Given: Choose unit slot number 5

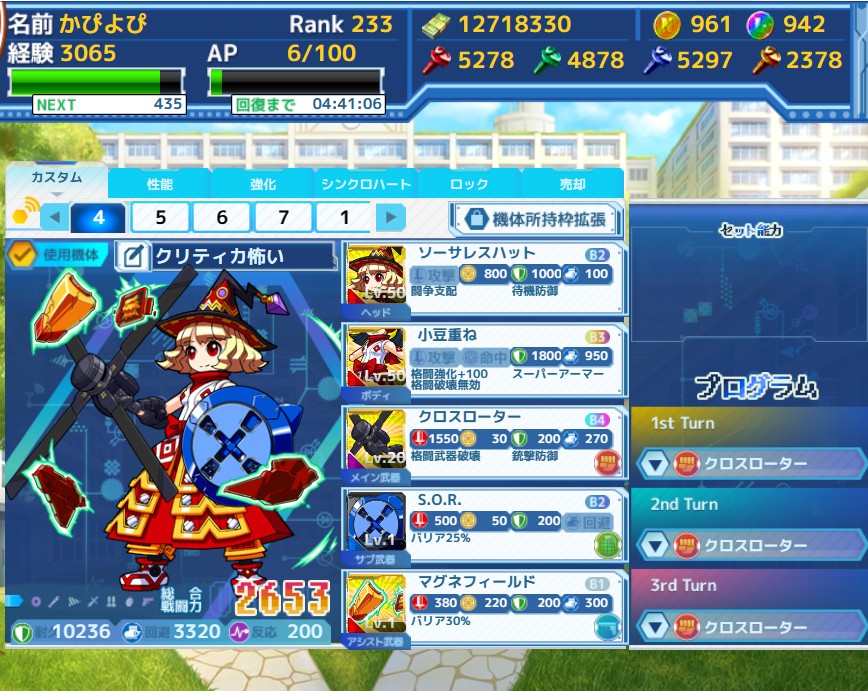Looking at the screenshot, I should 160,217.
